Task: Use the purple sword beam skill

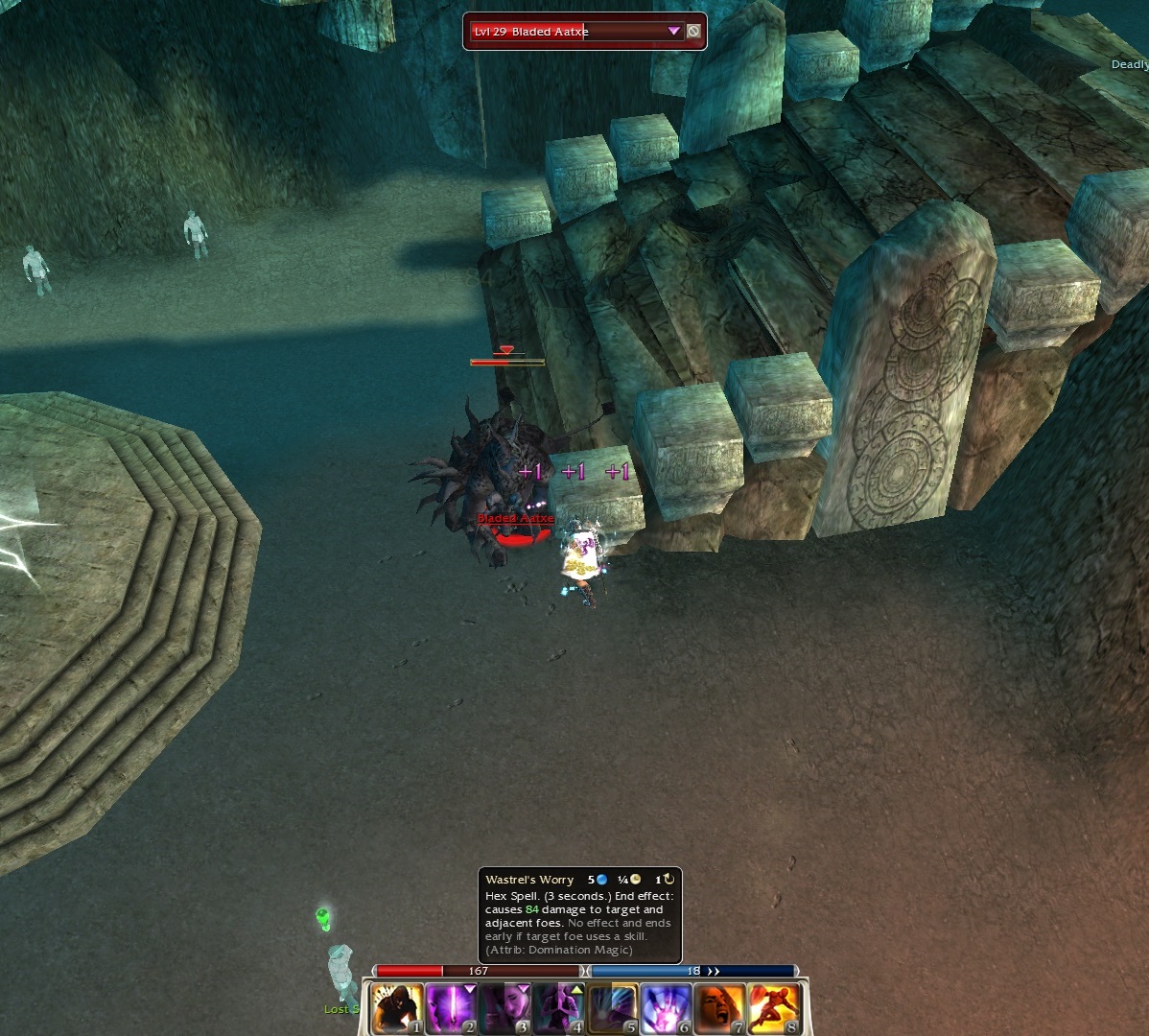Action: (451, 1008)
